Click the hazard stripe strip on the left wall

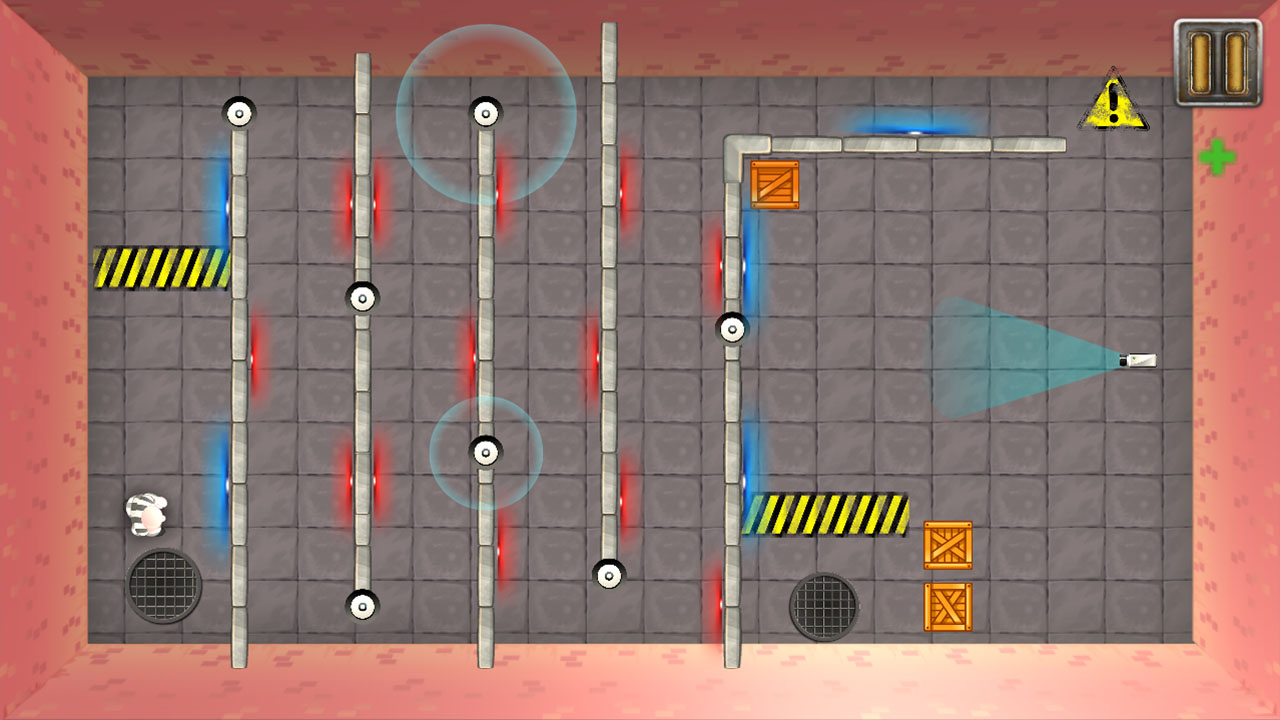(160, 262)
